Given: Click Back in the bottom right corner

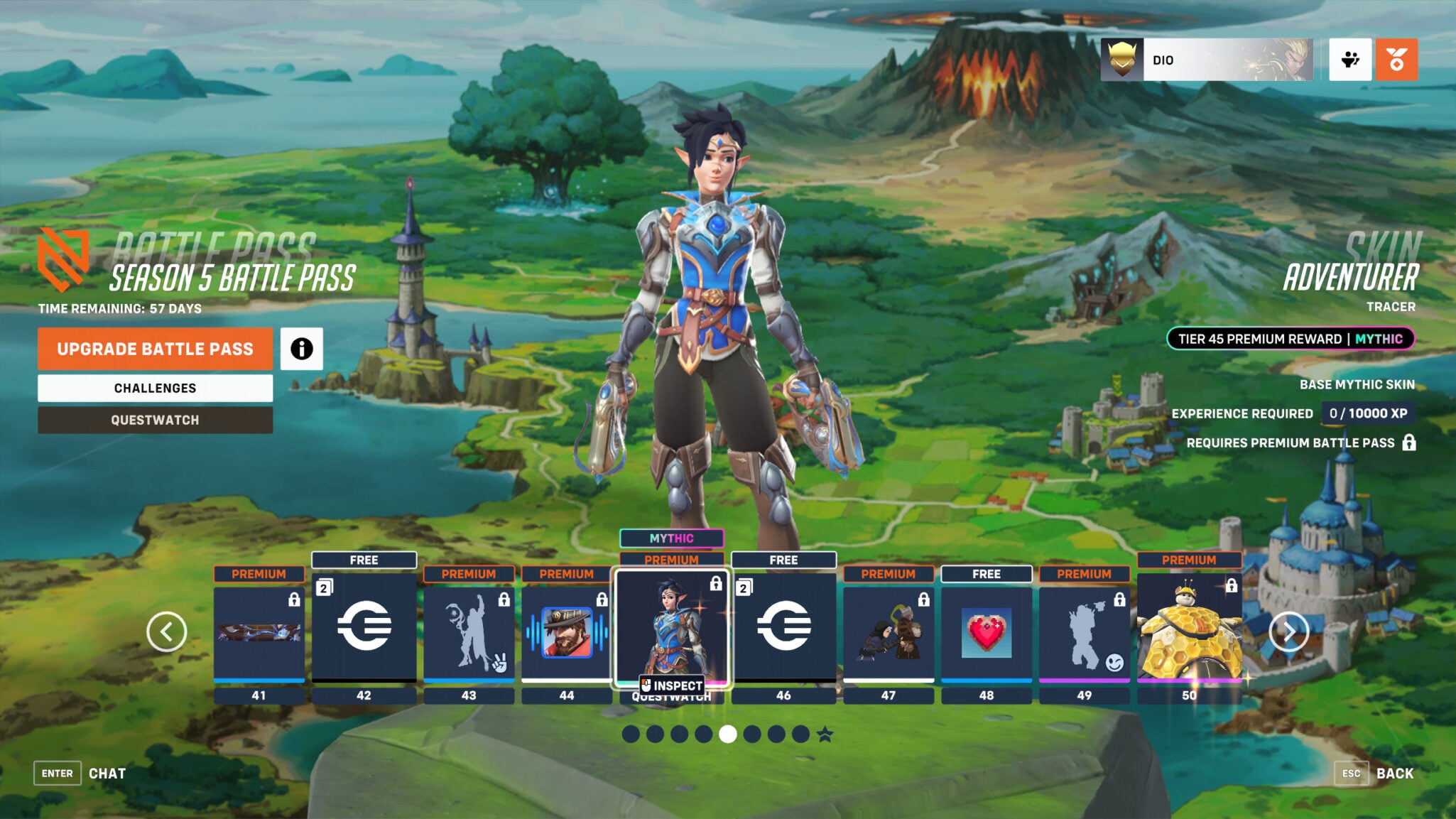Looking at the screenshot, I should point(1396,773).
